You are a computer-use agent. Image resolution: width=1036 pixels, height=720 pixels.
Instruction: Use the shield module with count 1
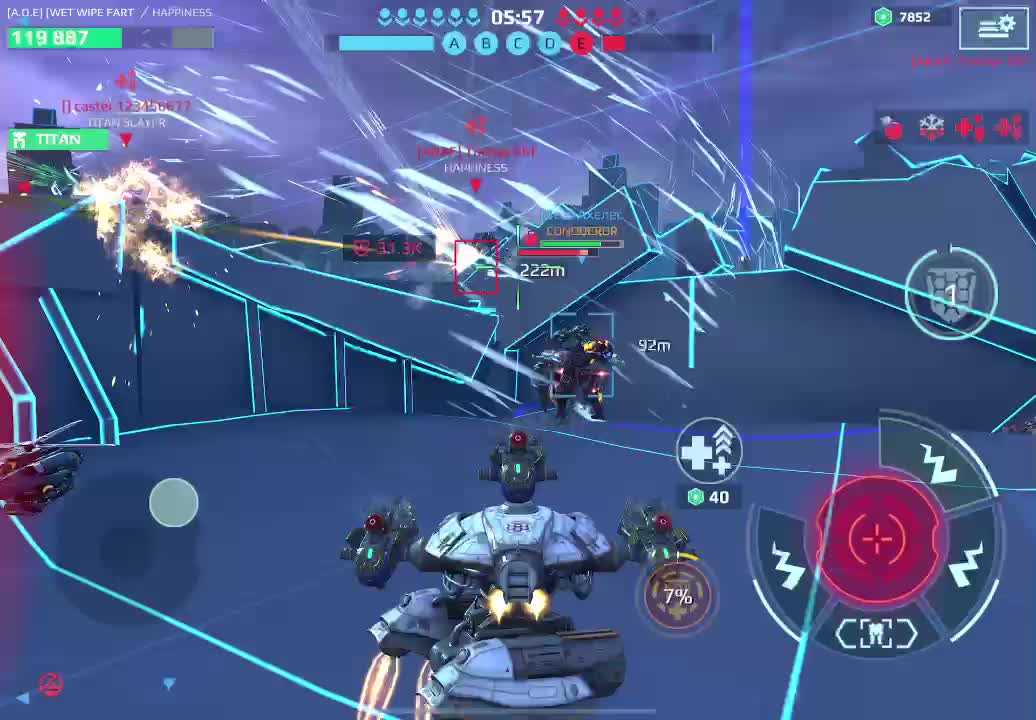tap(950, 293)
